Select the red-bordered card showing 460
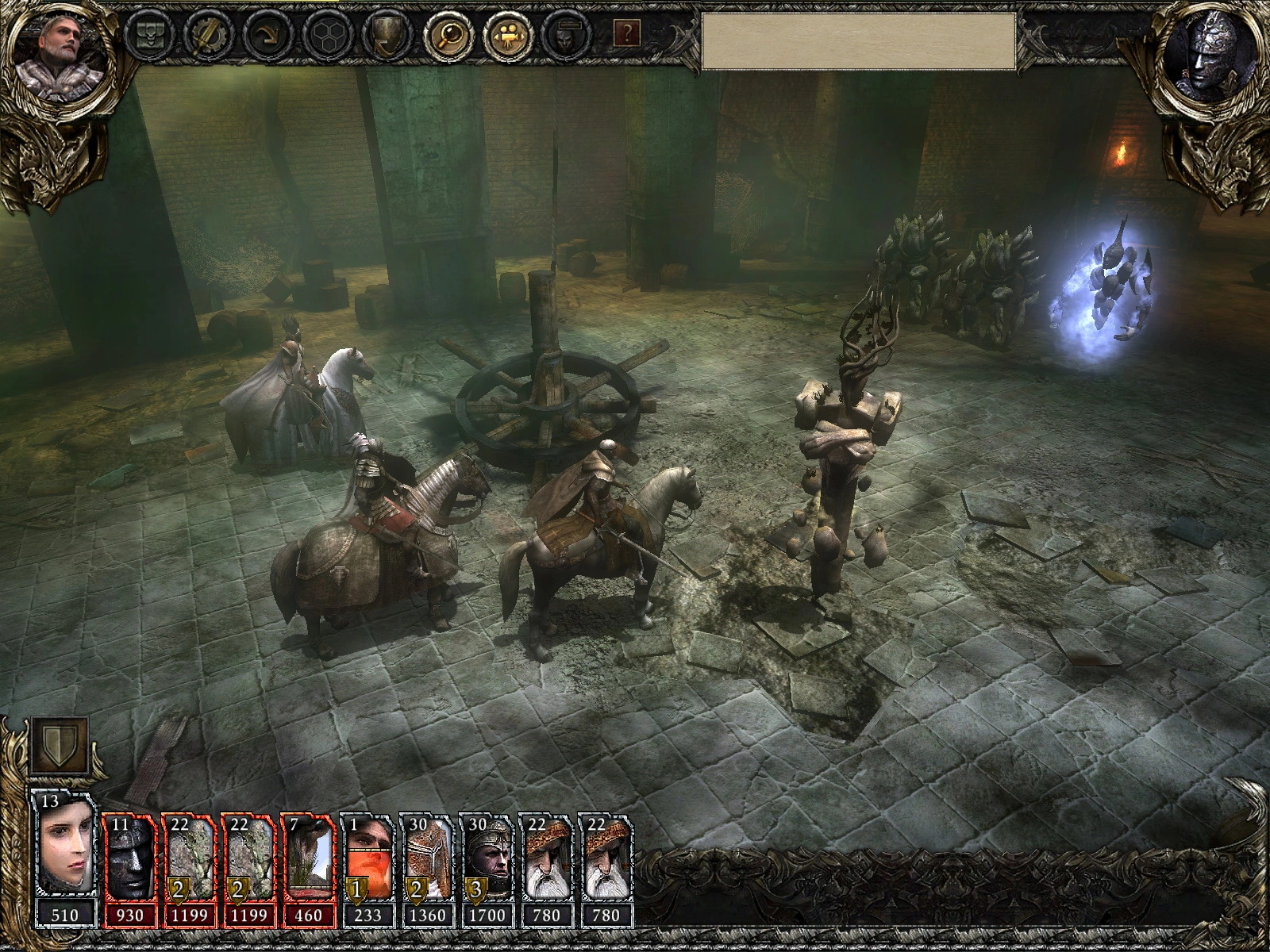This screenshot has width=1270, height=952. 309,857
